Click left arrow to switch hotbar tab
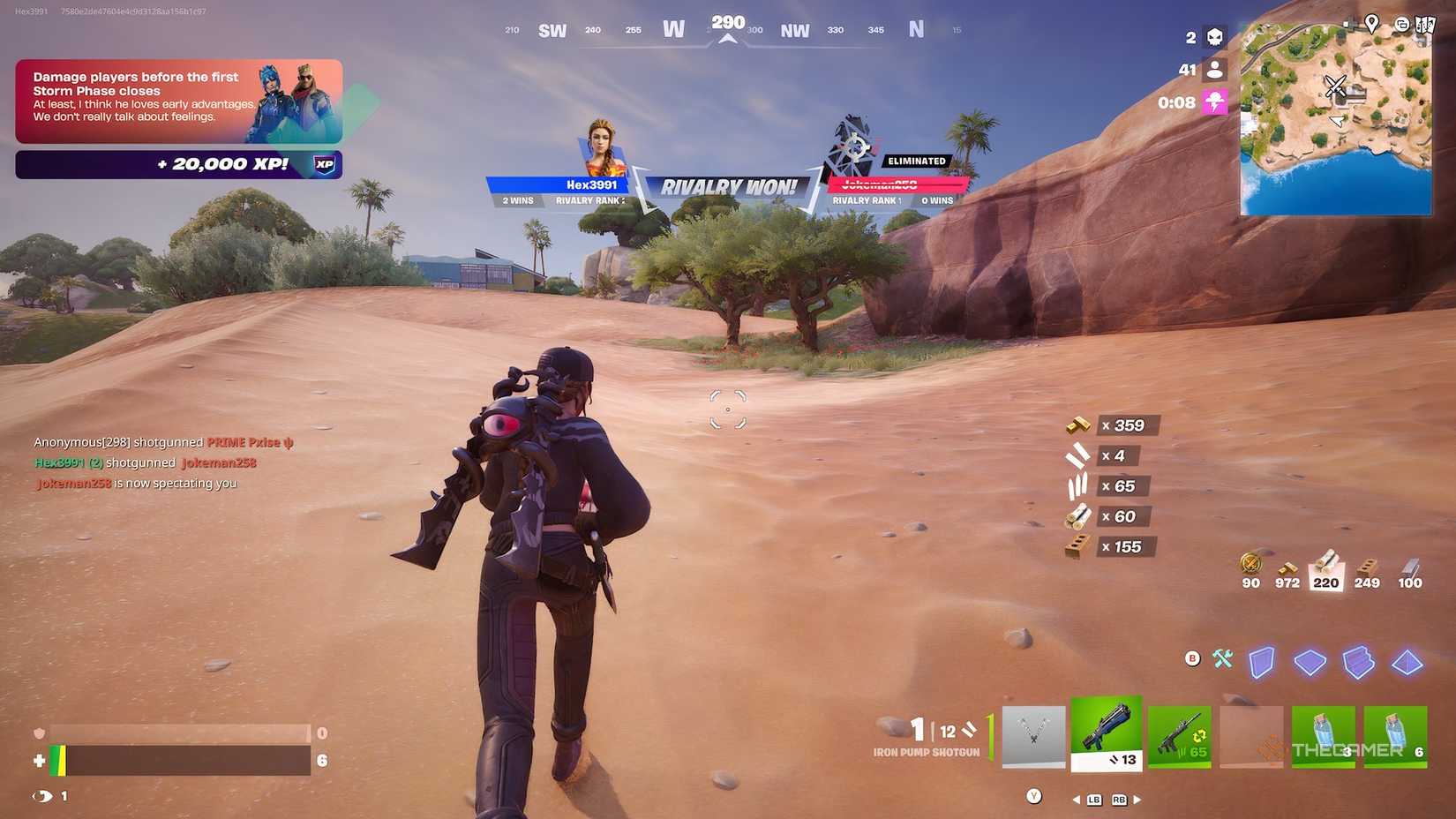Image resolution: width=1456 pixels, height=819 pixels. (x=1077, y=800)
